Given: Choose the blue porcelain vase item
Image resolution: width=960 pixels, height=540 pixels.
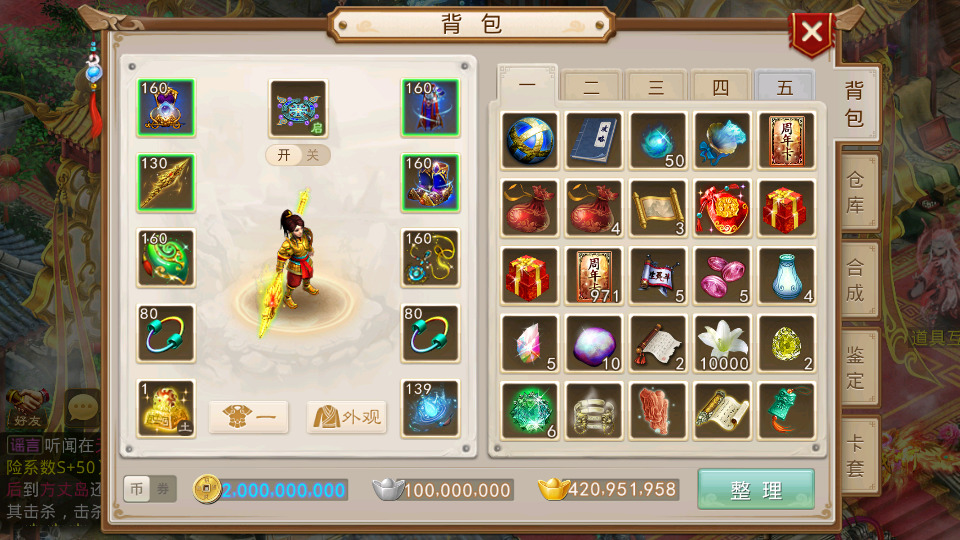Looking at the screenshot, I should [786, 275].
